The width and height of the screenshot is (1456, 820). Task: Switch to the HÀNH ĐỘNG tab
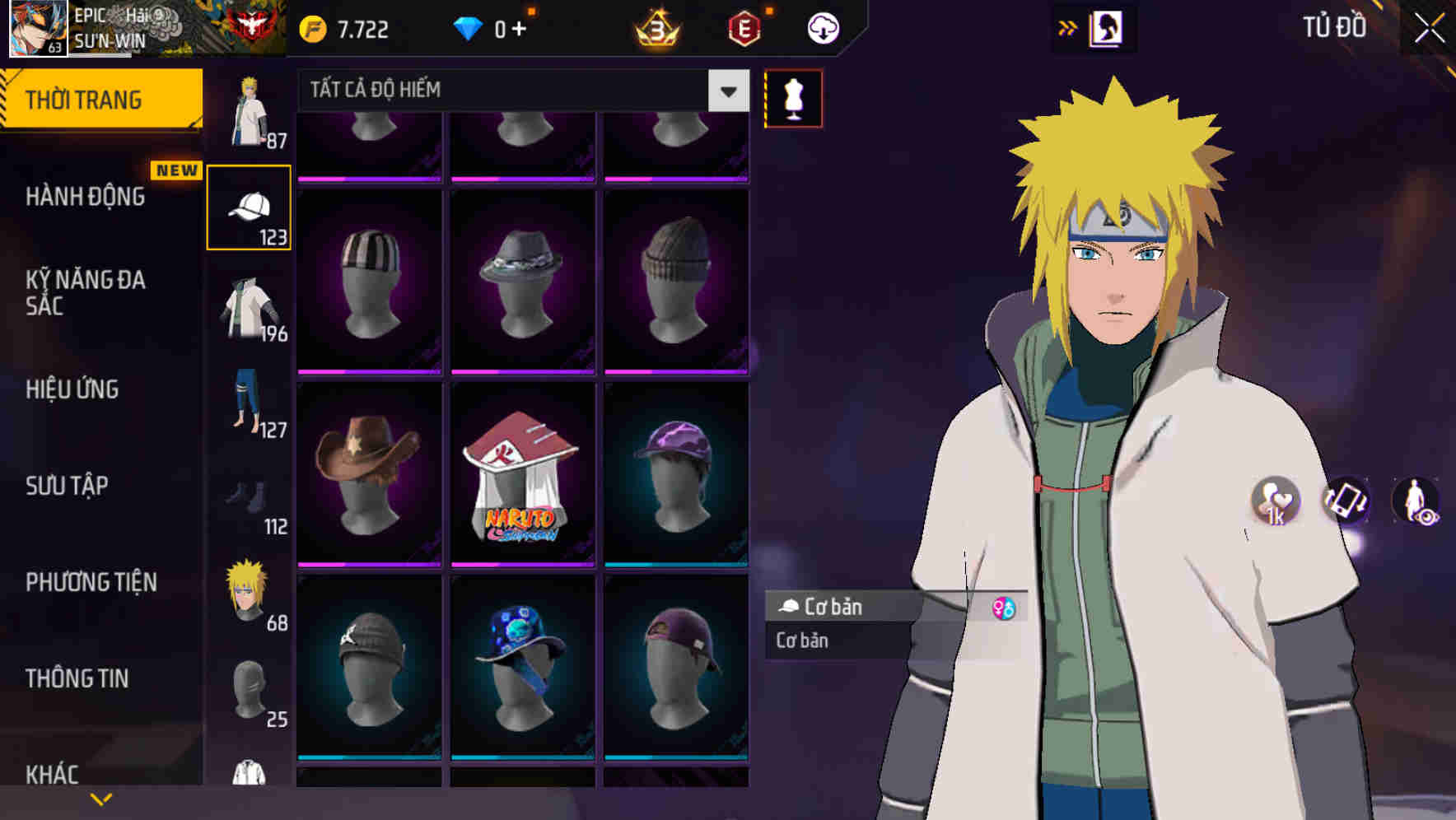coord(86,198)
